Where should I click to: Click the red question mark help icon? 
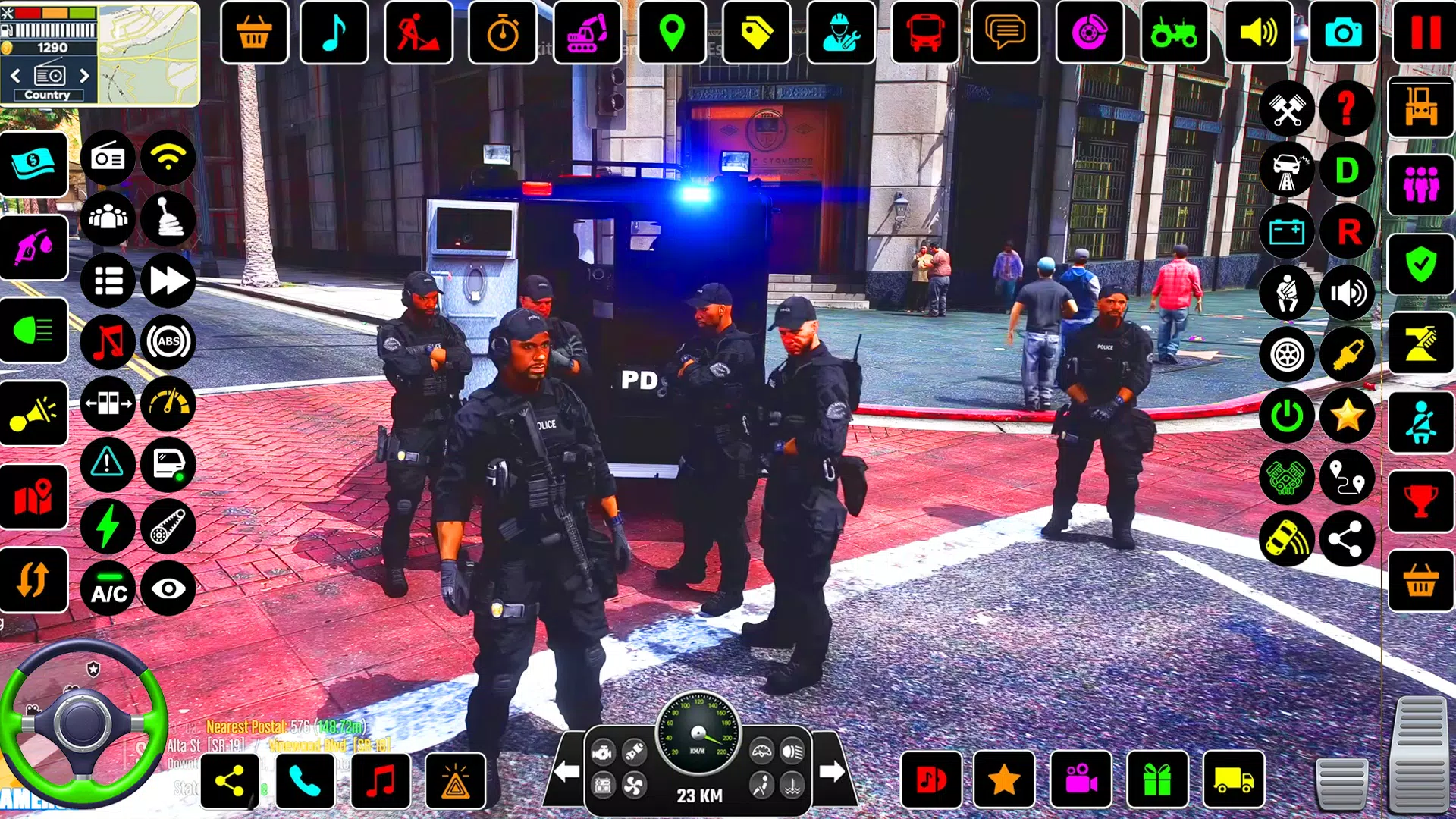click(1347, 108)
